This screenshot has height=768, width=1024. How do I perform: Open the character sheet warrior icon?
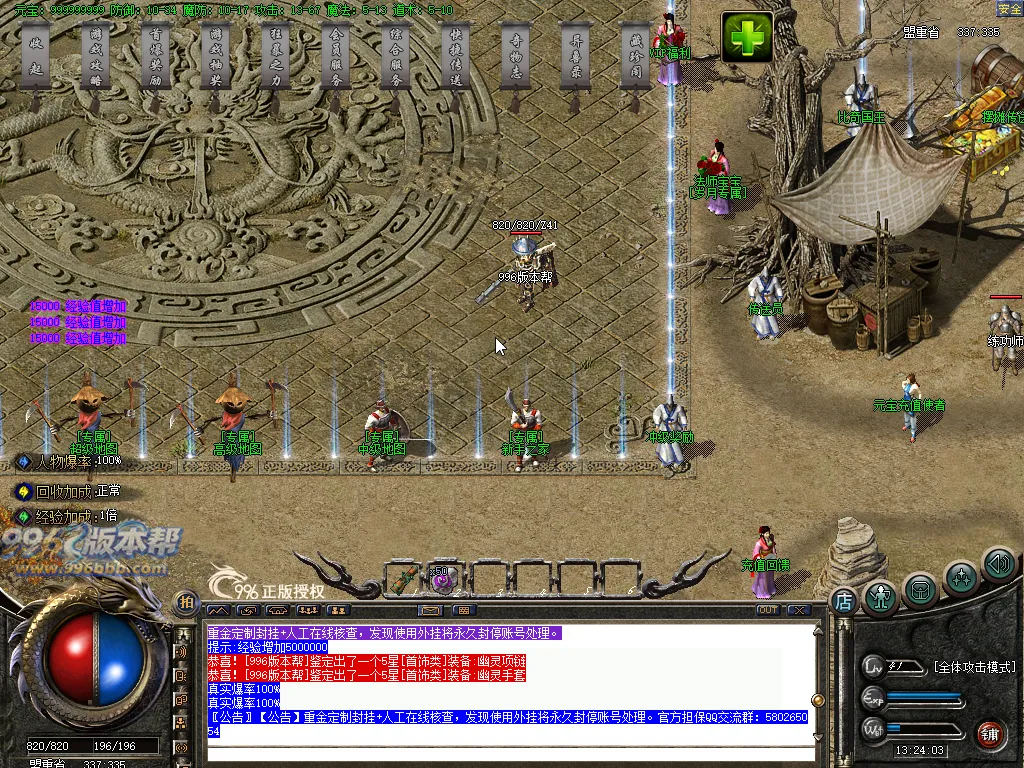click(x=881, y=597)
